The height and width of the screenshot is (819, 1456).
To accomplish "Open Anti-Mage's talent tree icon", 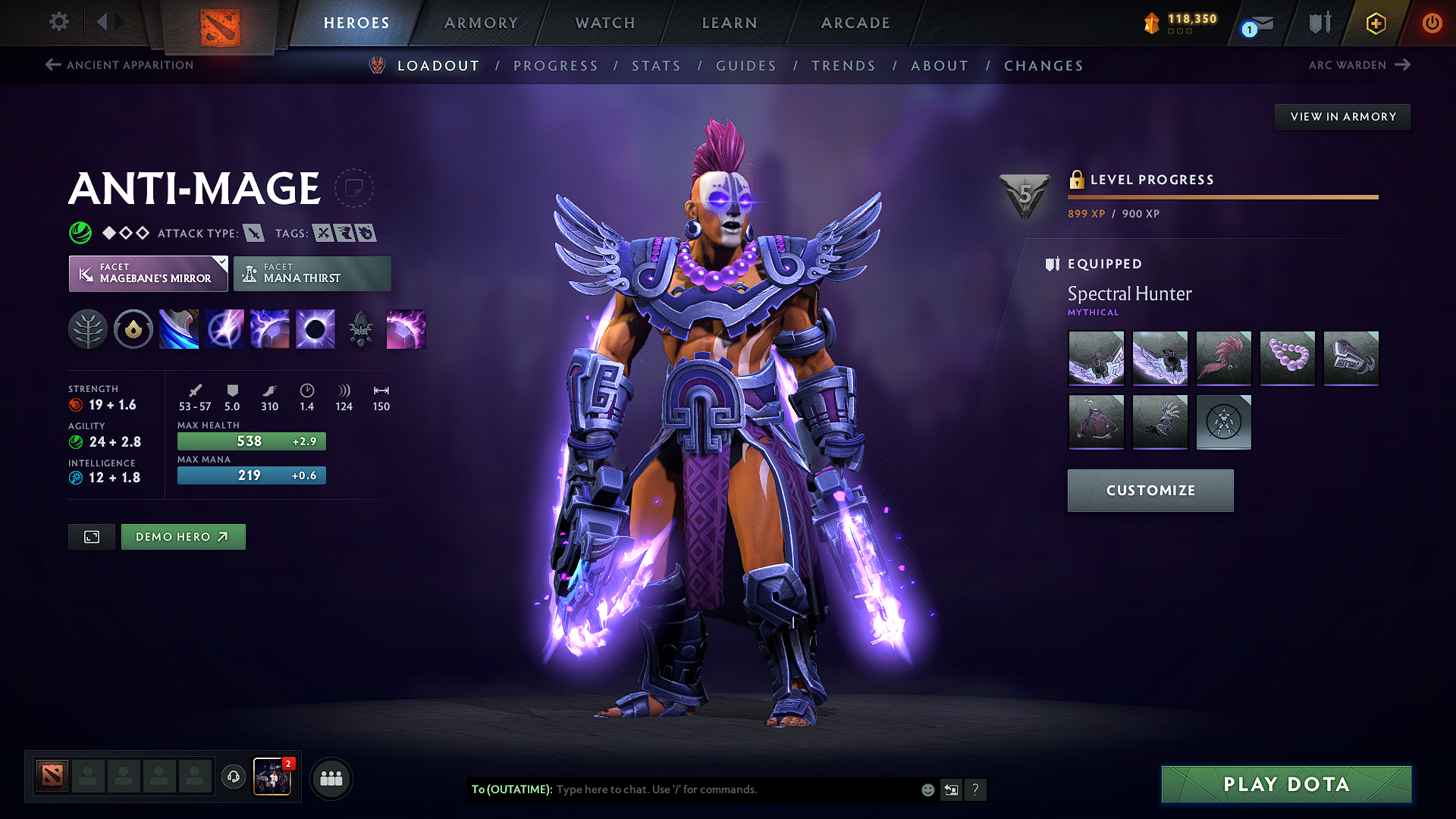I will click(89, 328).
